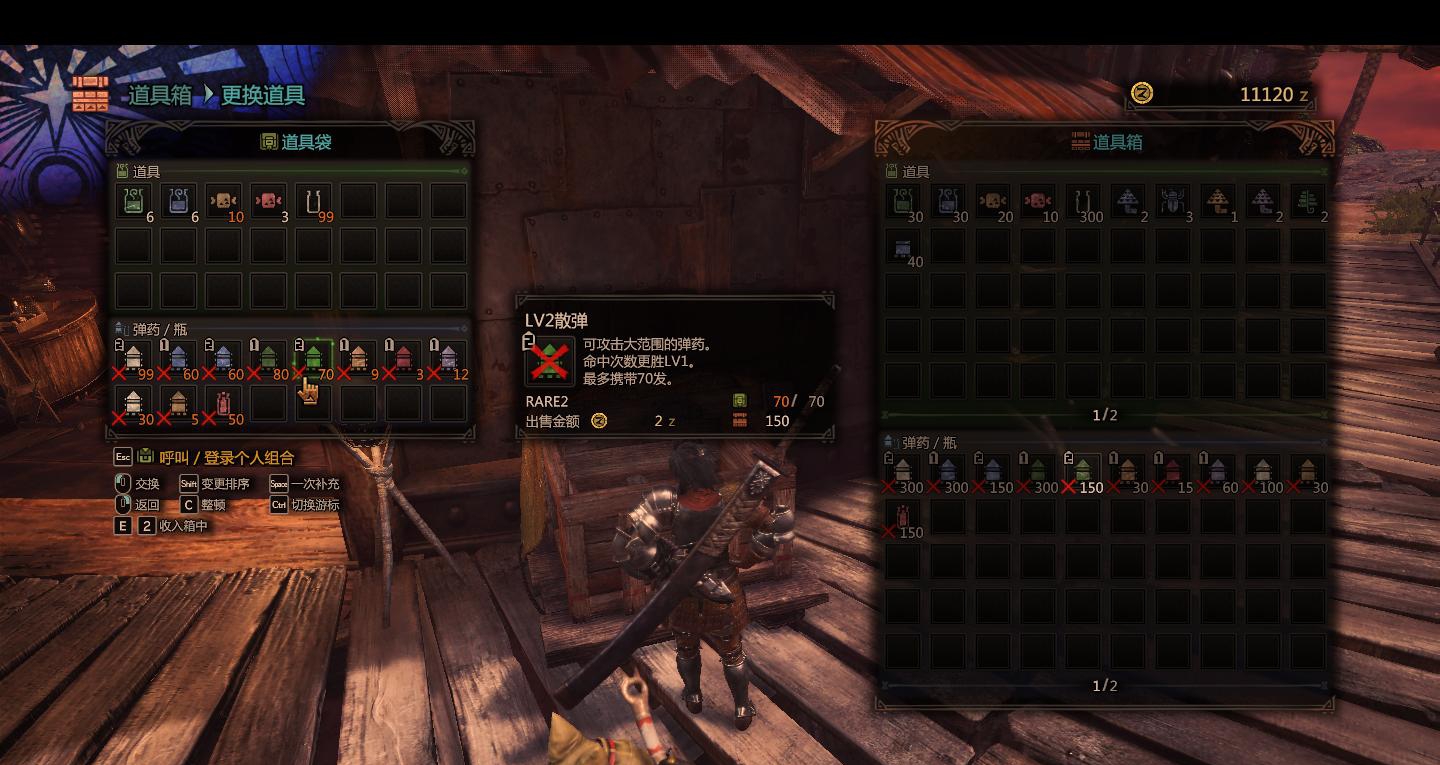Choose the purple ammo with count 12

pyautogui.click(x=447, y=357)
